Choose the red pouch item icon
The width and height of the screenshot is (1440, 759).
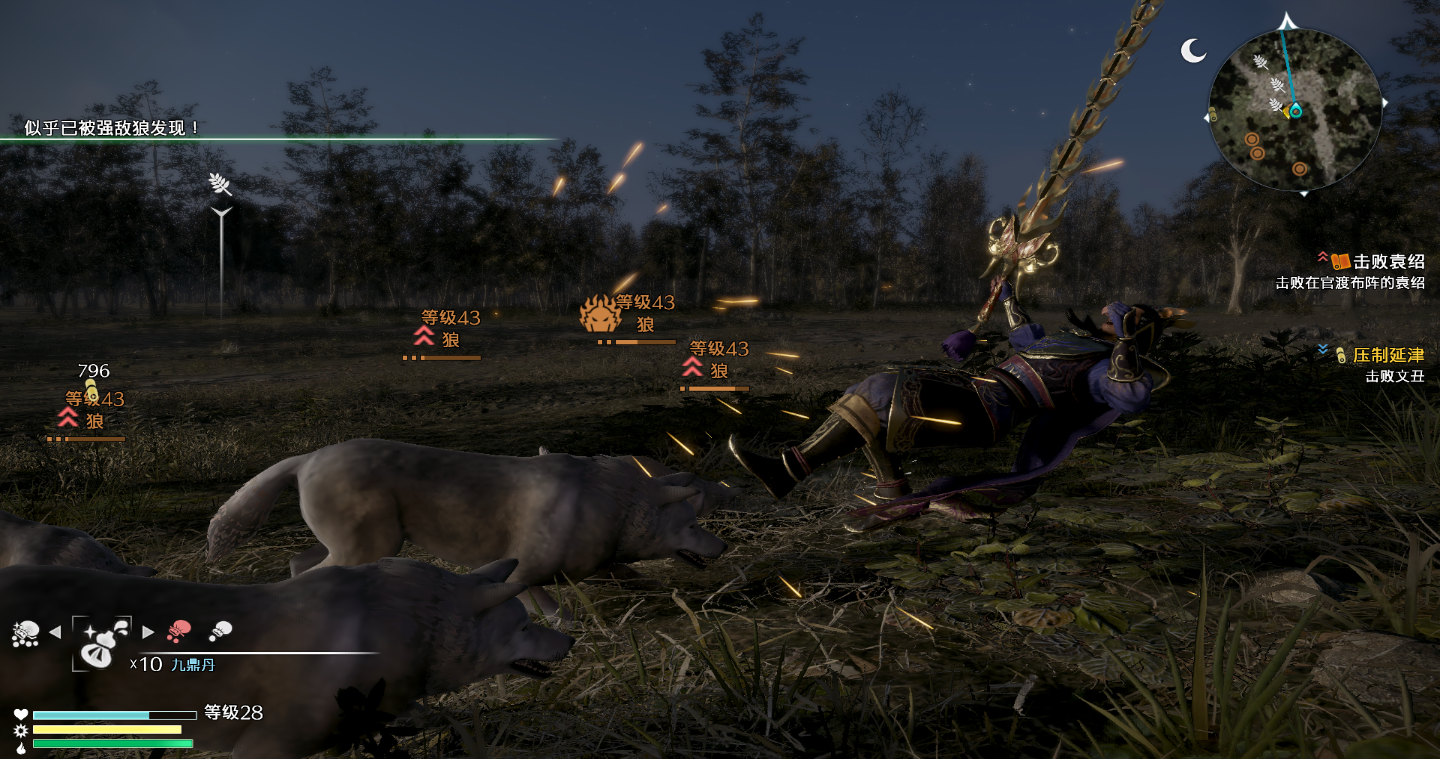(178, 631)
